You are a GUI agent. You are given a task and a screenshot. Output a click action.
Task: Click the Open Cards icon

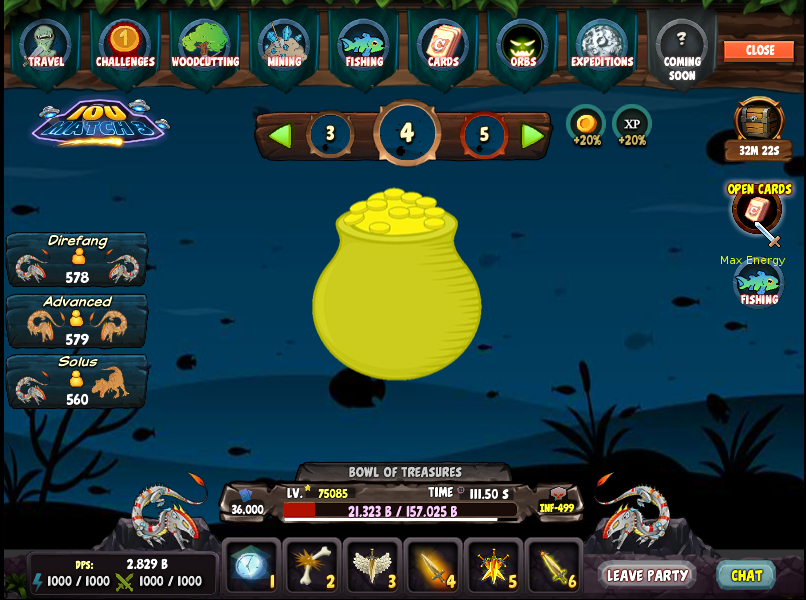click(x=757, y=210)
